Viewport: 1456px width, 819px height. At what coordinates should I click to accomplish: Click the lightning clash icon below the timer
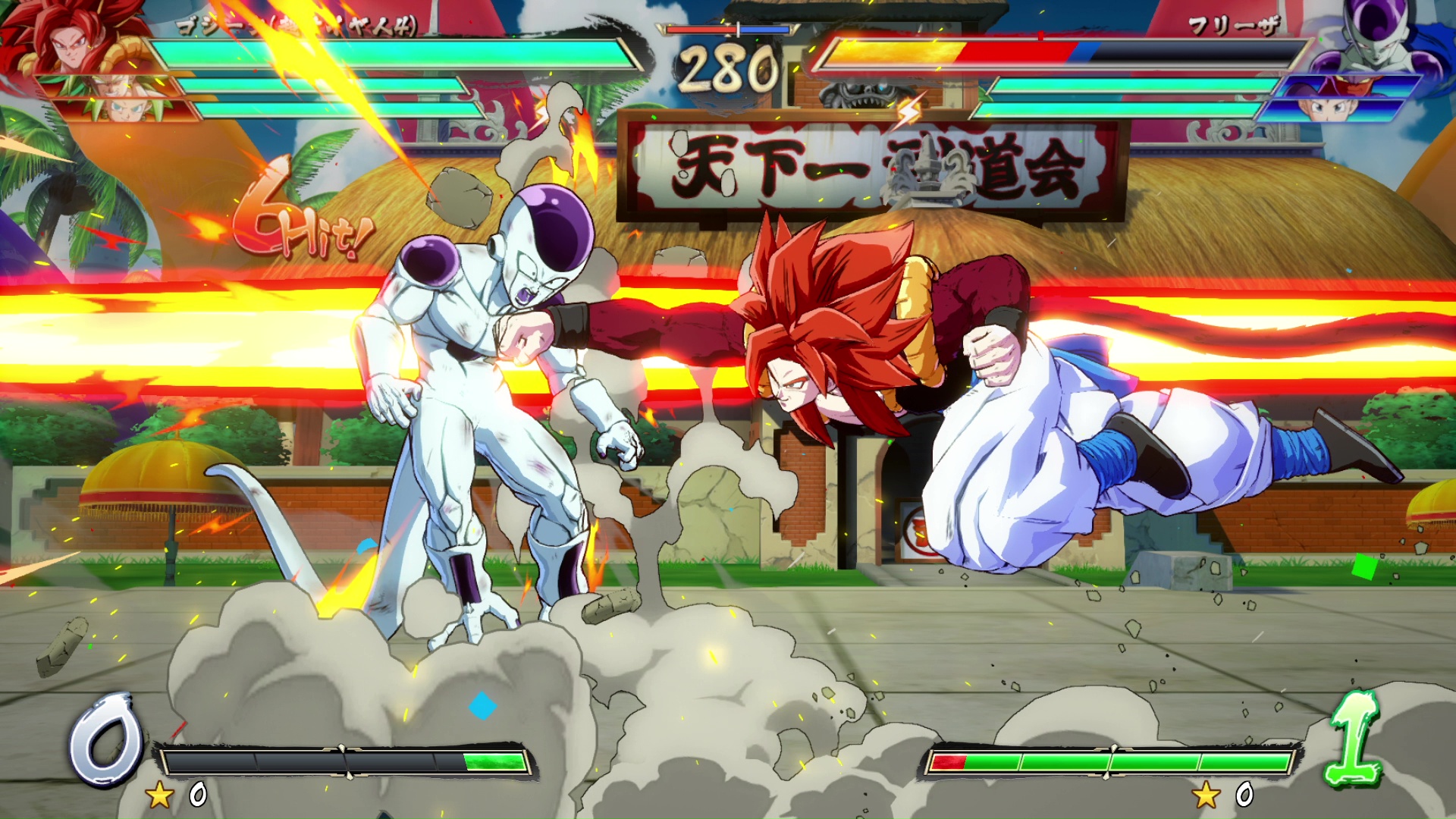pyautogui.click(x=907, y=111)
